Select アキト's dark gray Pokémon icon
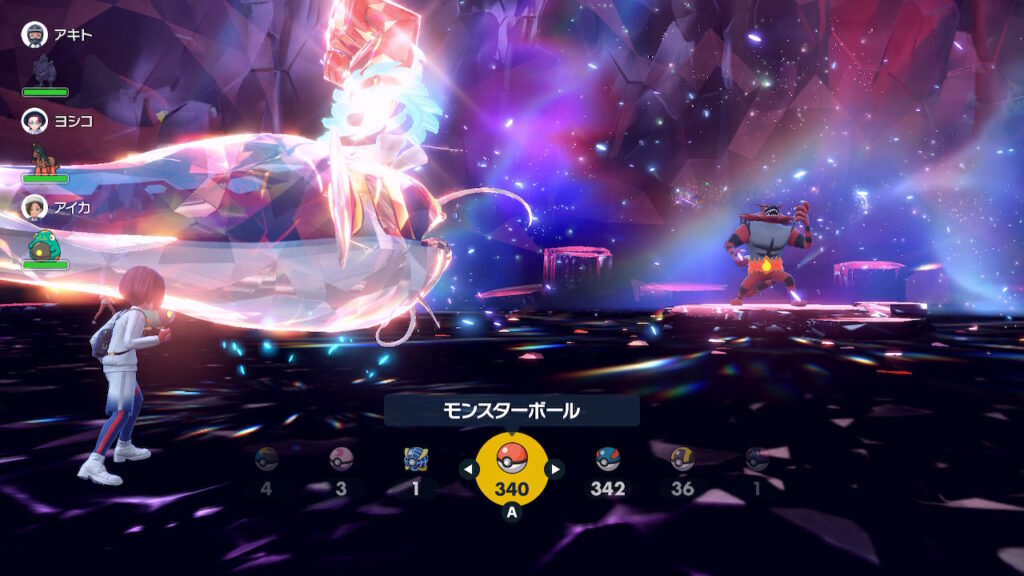Screen dimensions: 1024x576 (x=45, y=69)
